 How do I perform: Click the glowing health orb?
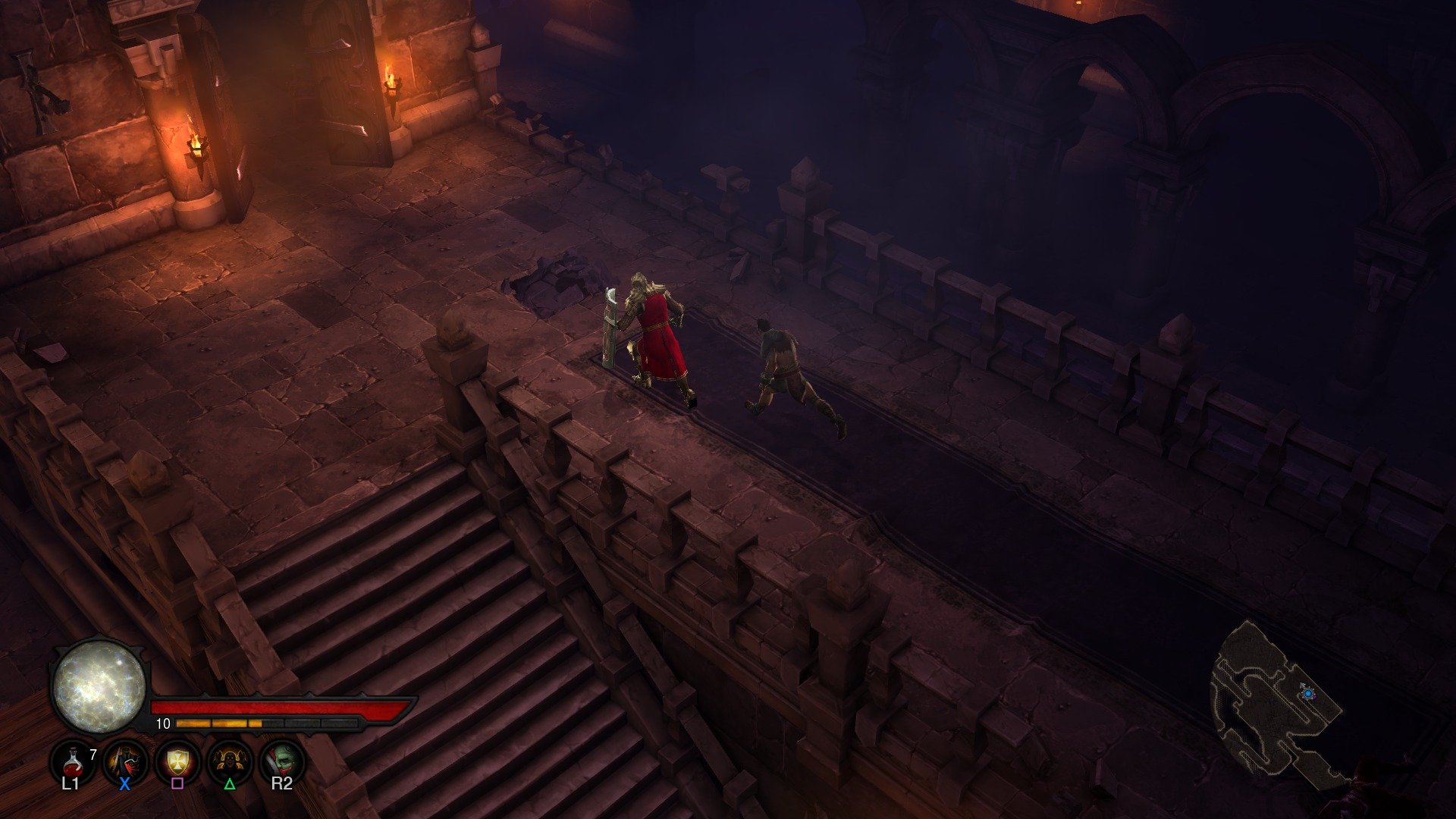pos(99,689)
